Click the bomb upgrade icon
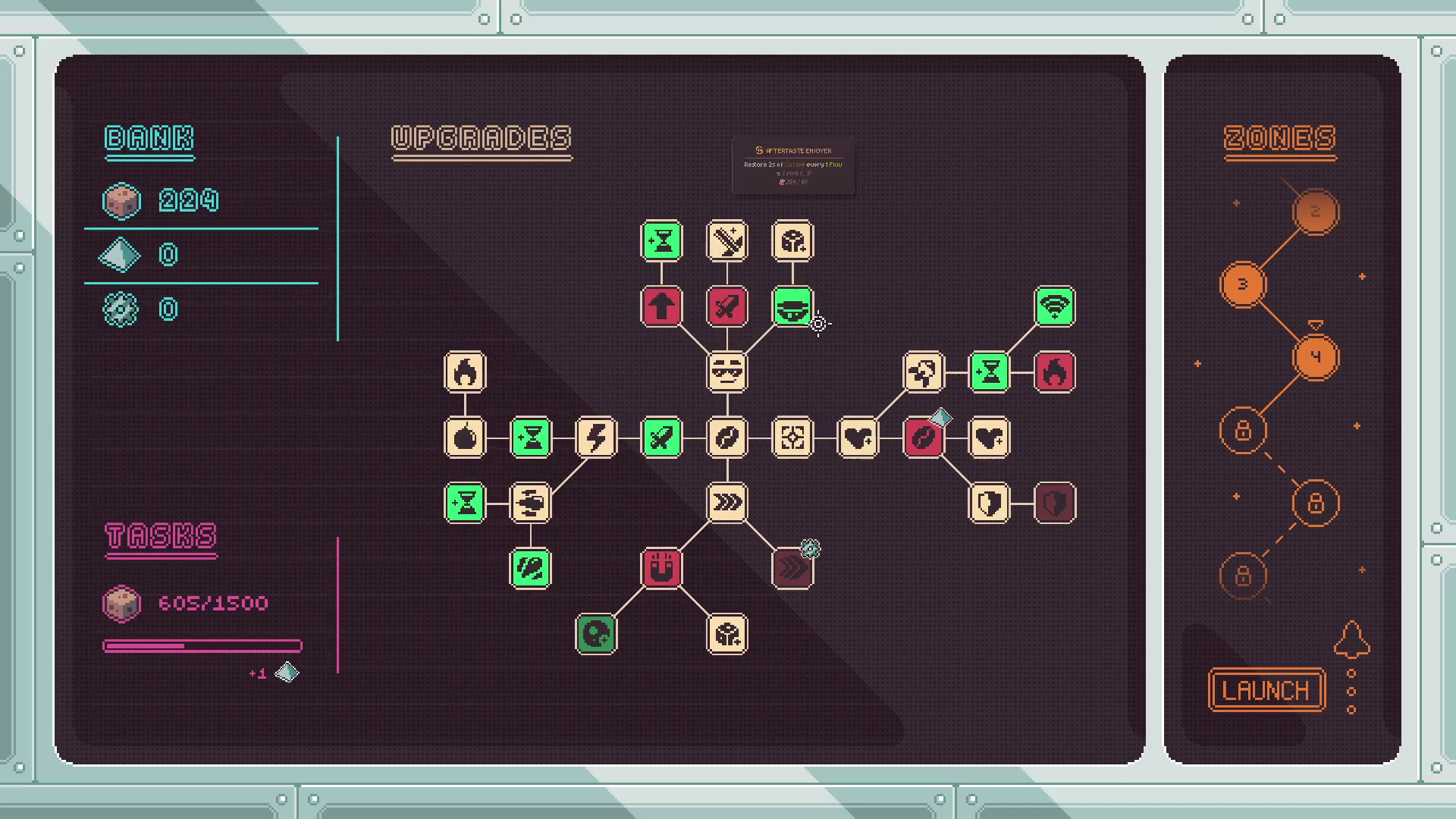The image size is (1456, 819). [x=465, y=438]
